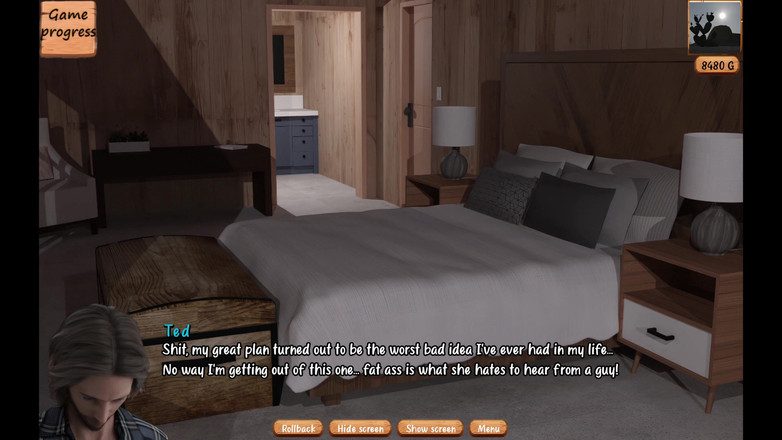Screen dimensions: 782x440
Task: Select the Show screen button
Action: pos(430,428)
